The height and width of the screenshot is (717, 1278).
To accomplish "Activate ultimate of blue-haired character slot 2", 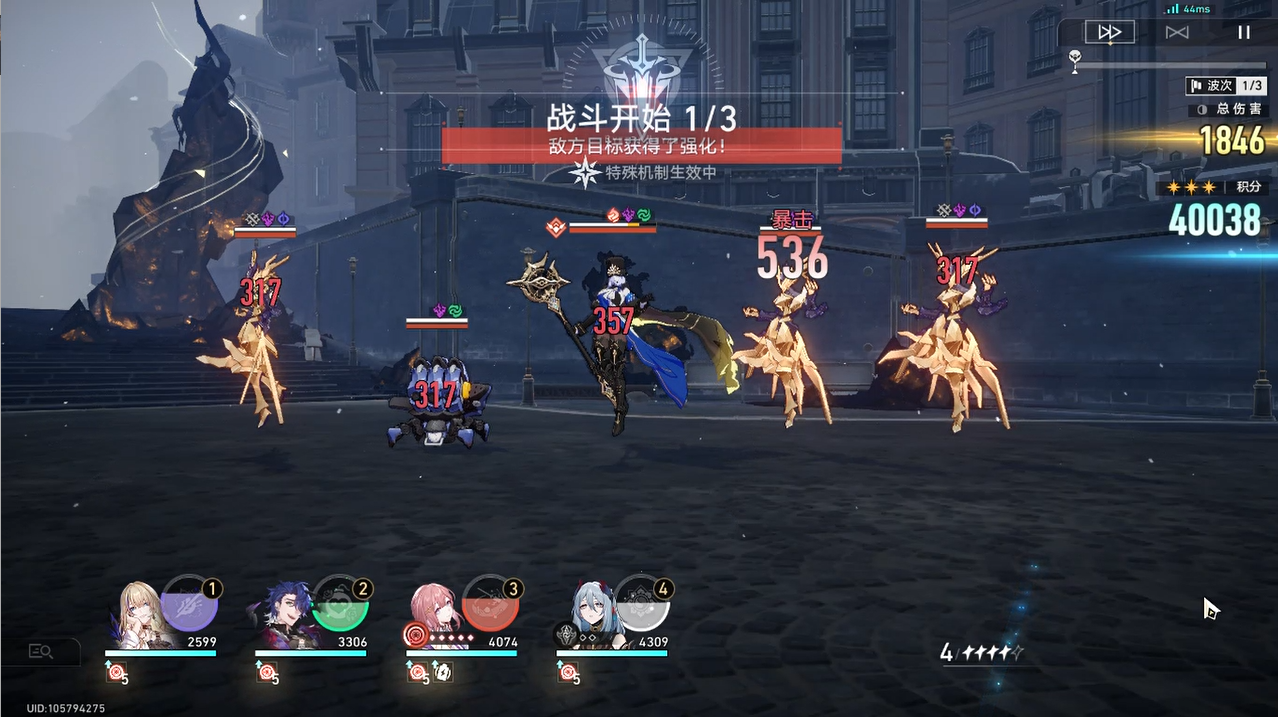I will [x=340, y=604].
